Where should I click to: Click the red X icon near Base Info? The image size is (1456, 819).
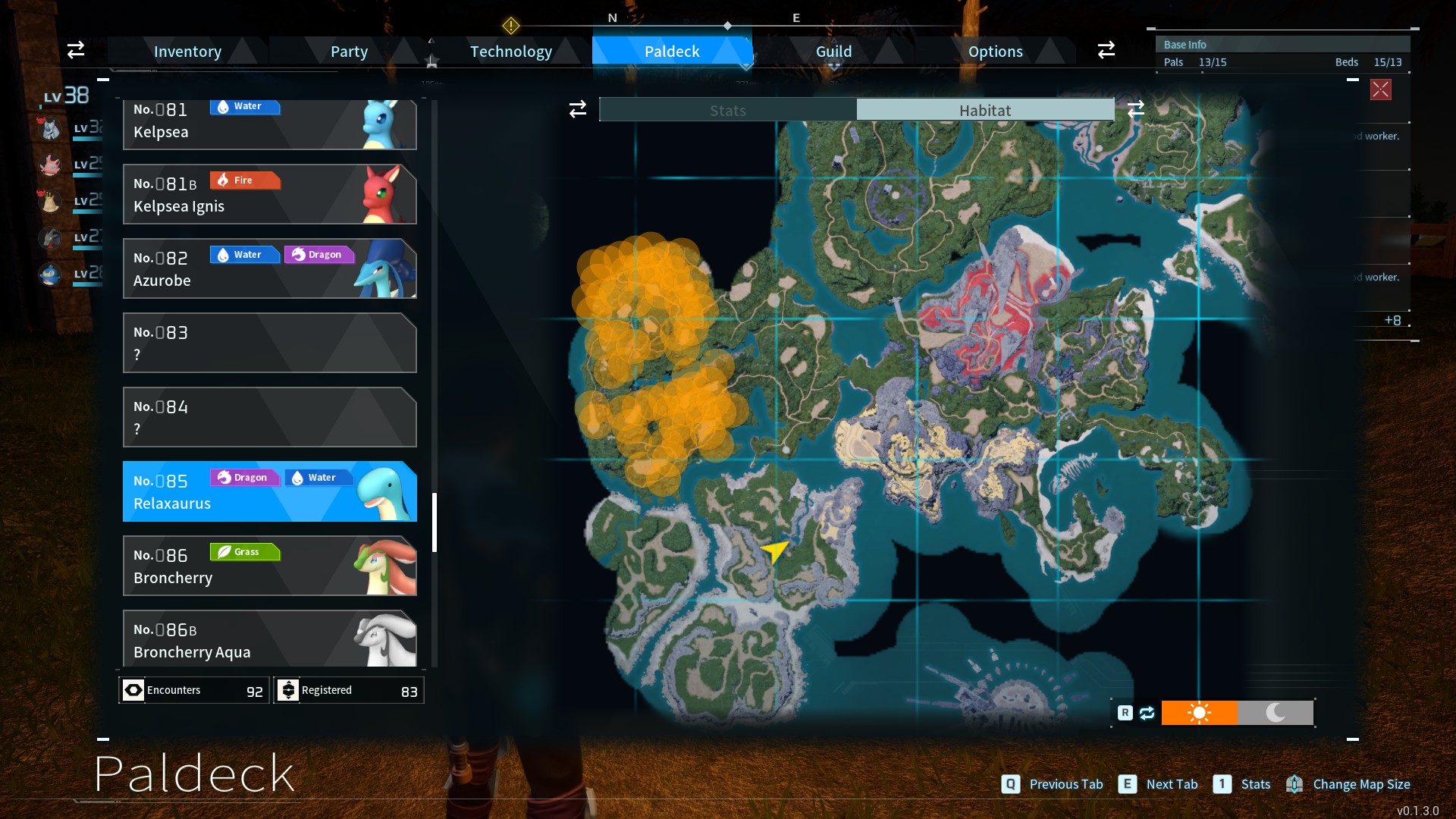tap(1380, 90)
